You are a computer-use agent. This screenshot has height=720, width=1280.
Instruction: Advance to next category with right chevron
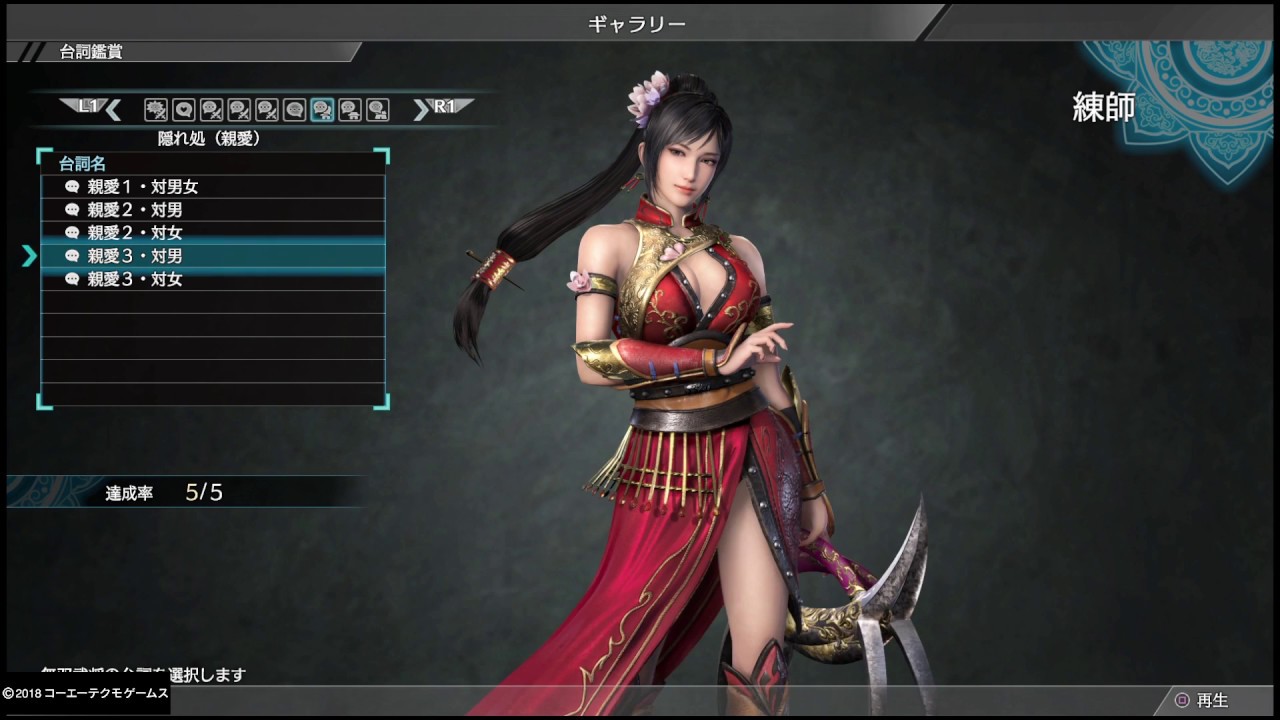421,110
